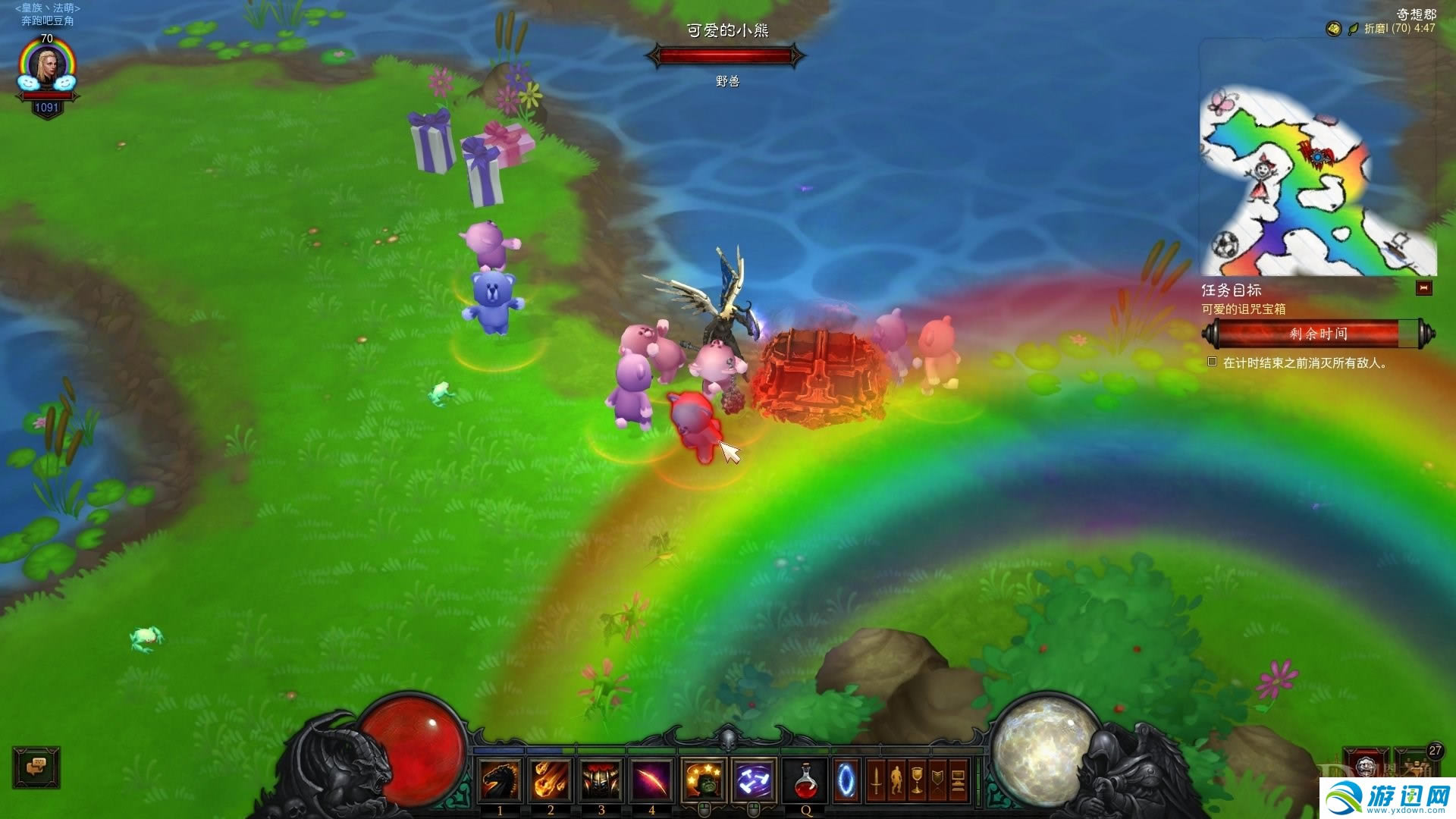Click the rainbow Whimsyshire minimap

1318,182
